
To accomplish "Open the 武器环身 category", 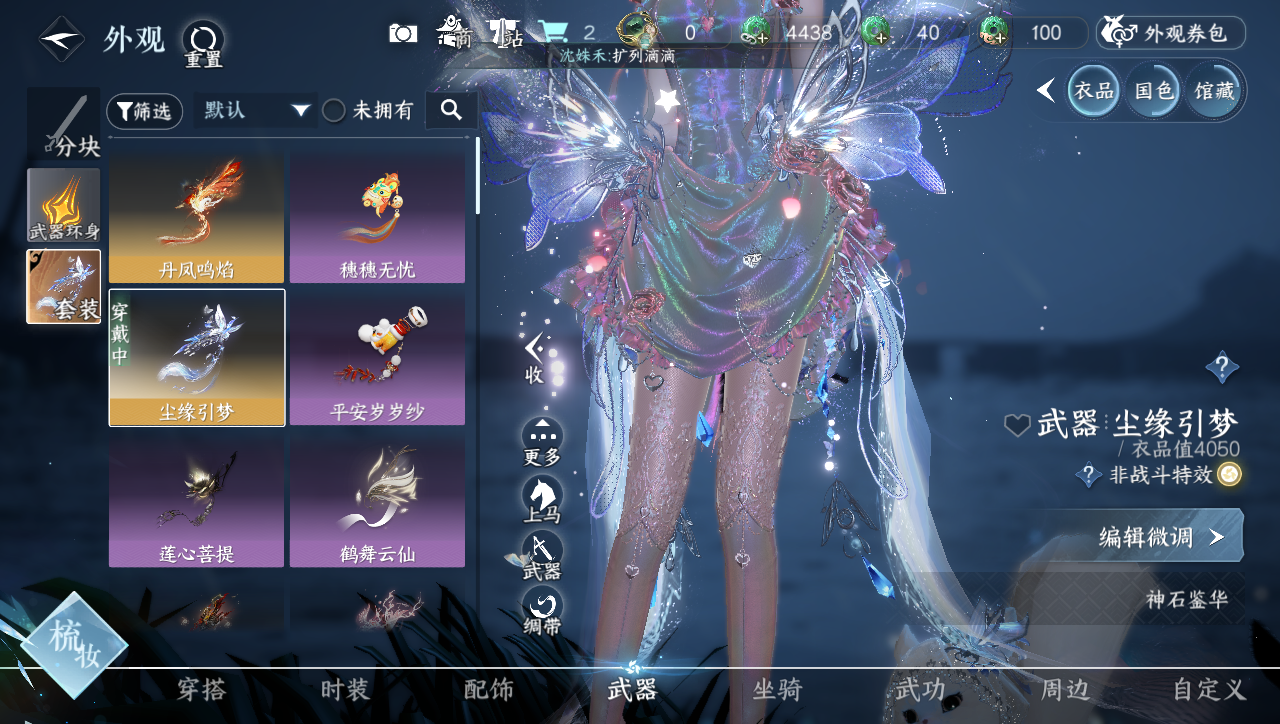I will click(64, 205).
